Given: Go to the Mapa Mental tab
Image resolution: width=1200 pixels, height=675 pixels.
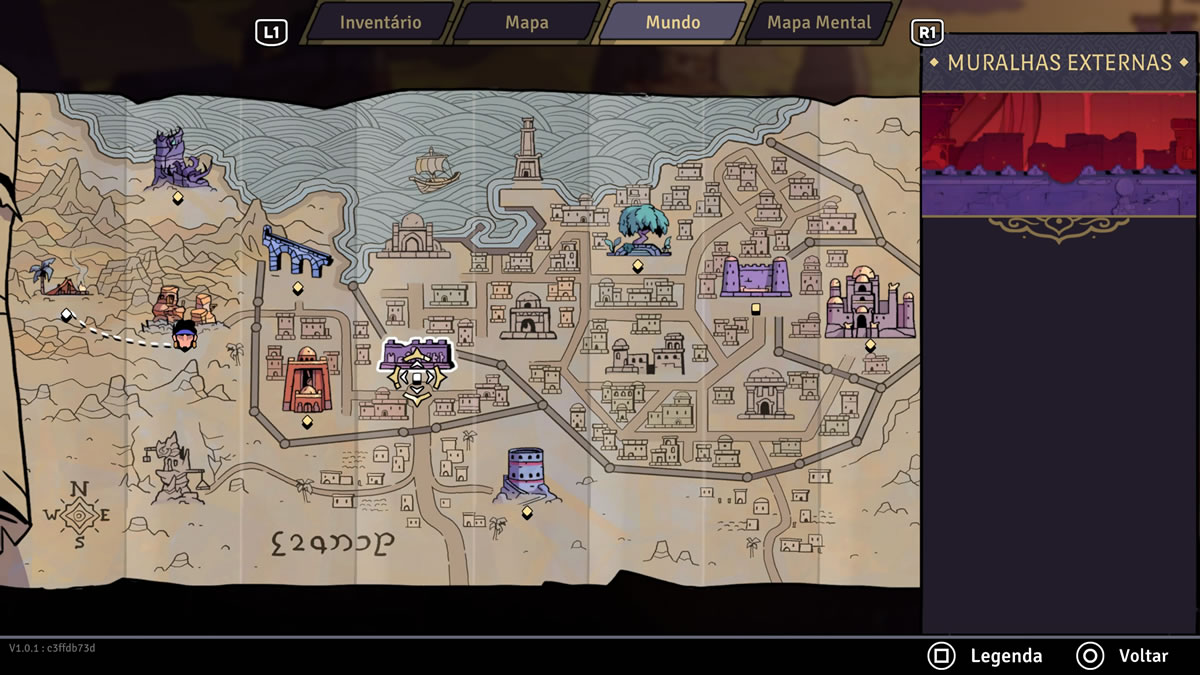Looking at the screenshot, I should coord(818,22).
